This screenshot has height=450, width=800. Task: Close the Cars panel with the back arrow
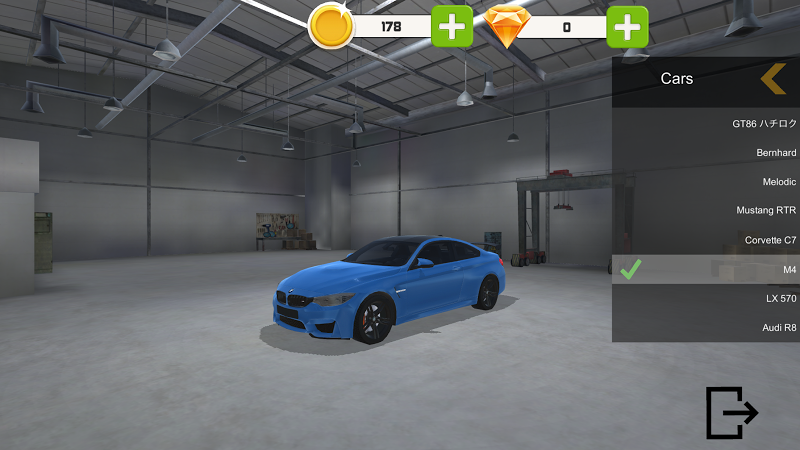(772, 78)
